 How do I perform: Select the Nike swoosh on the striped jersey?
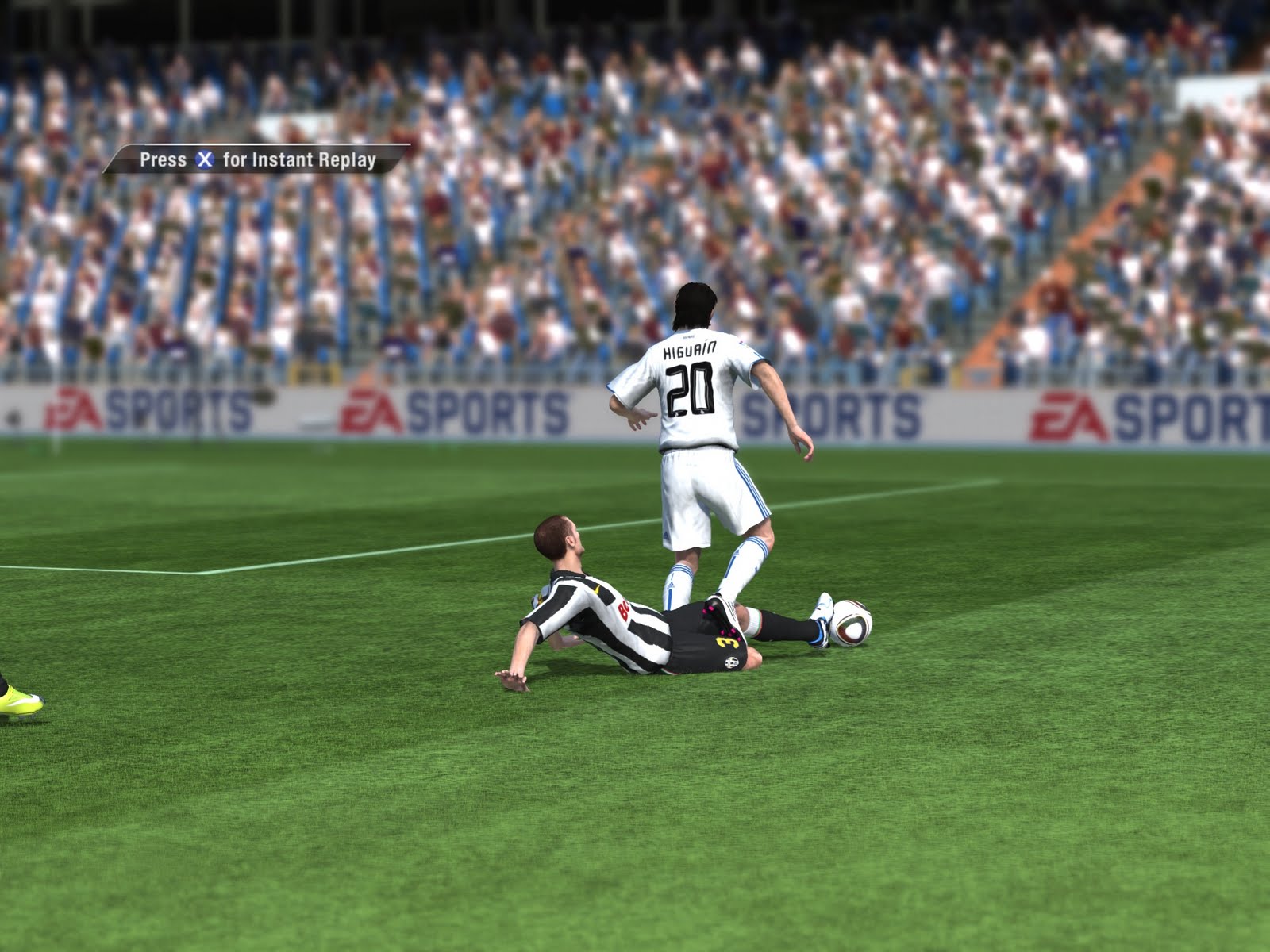(x=596, y=589)
